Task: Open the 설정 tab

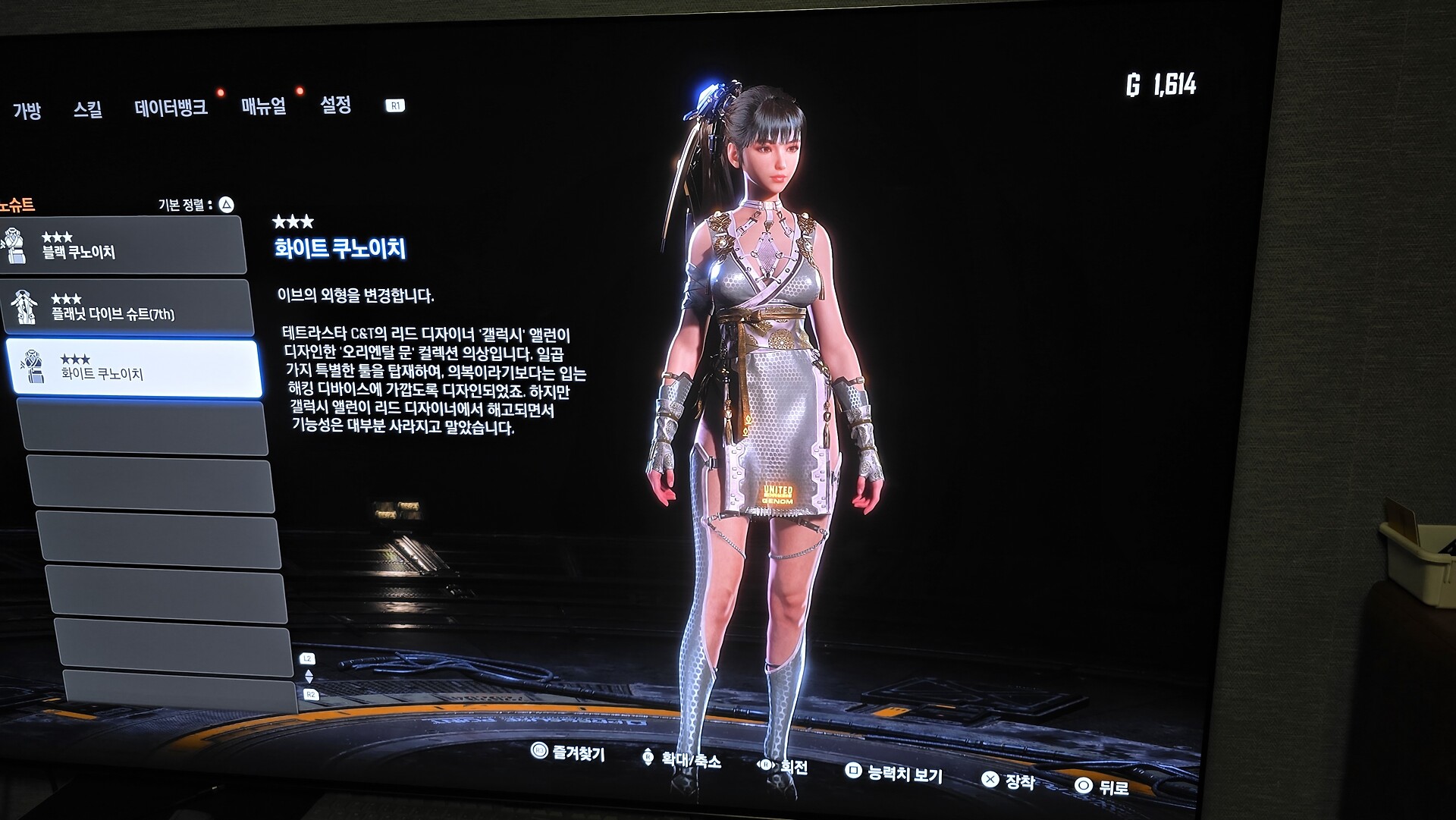Action: (335, 105)
